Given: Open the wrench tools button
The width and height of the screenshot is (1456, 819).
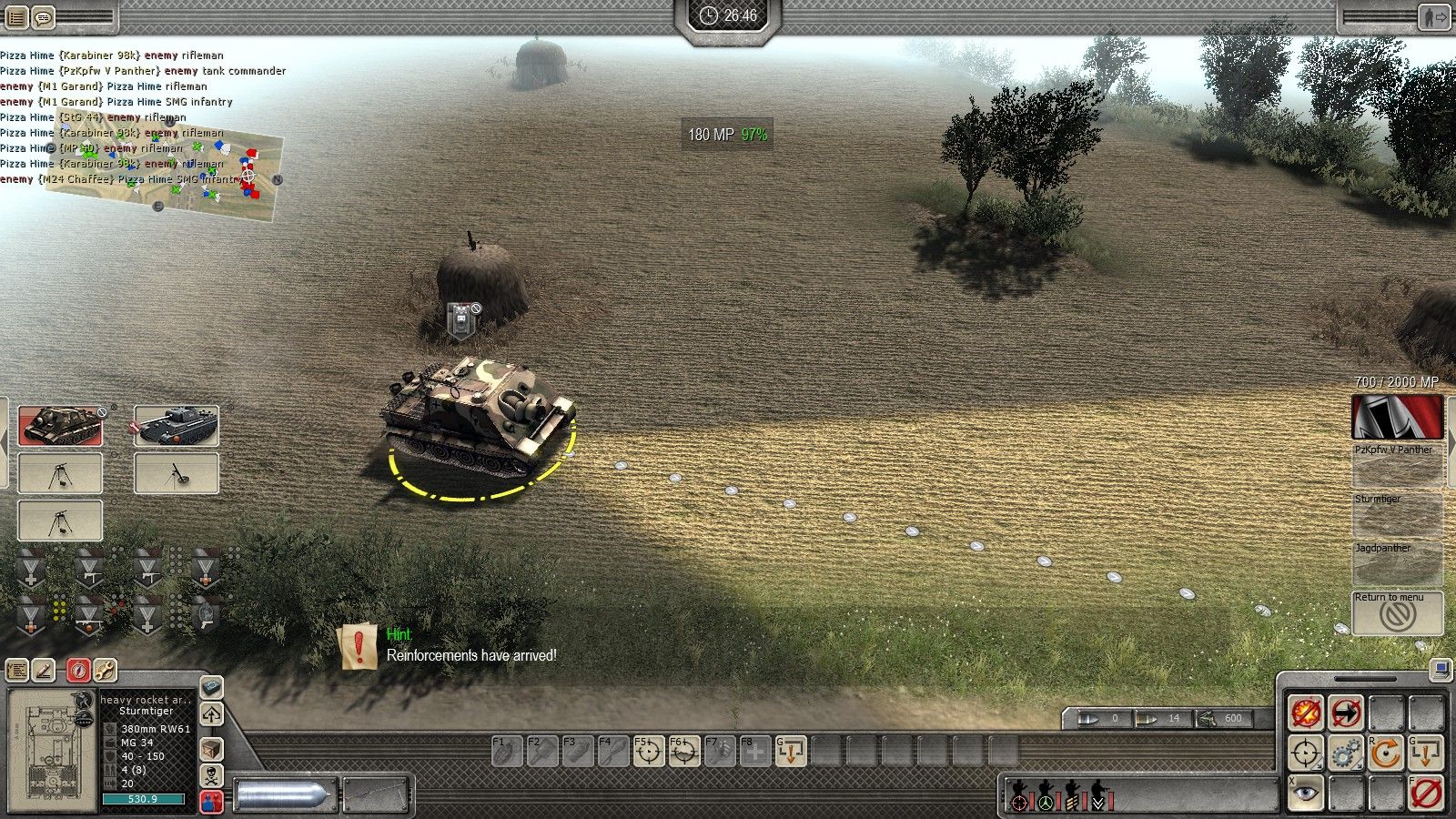Looking at the screenshot, I should pos(105,671).
